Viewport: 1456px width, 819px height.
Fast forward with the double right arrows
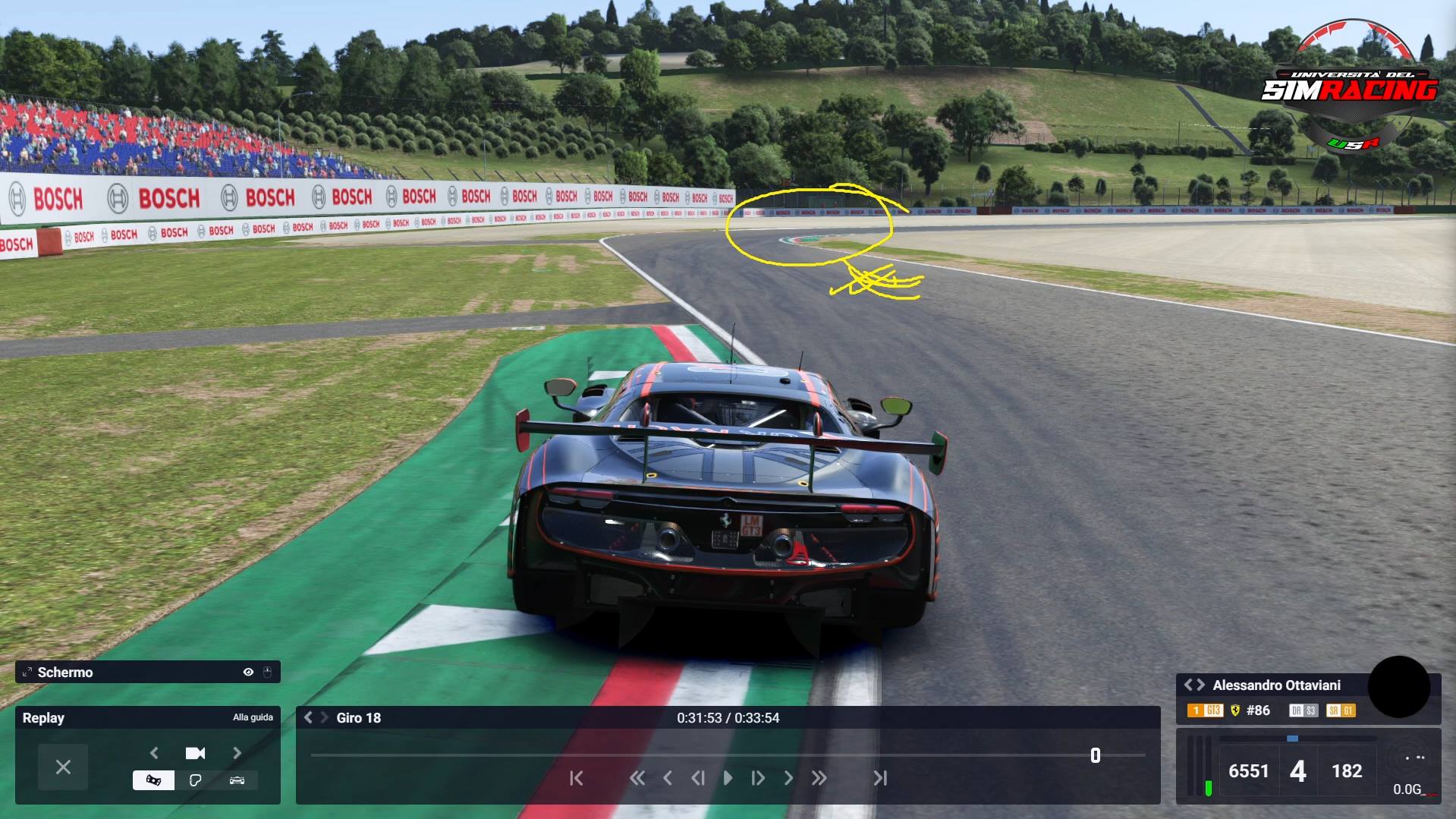click(819, 778)
